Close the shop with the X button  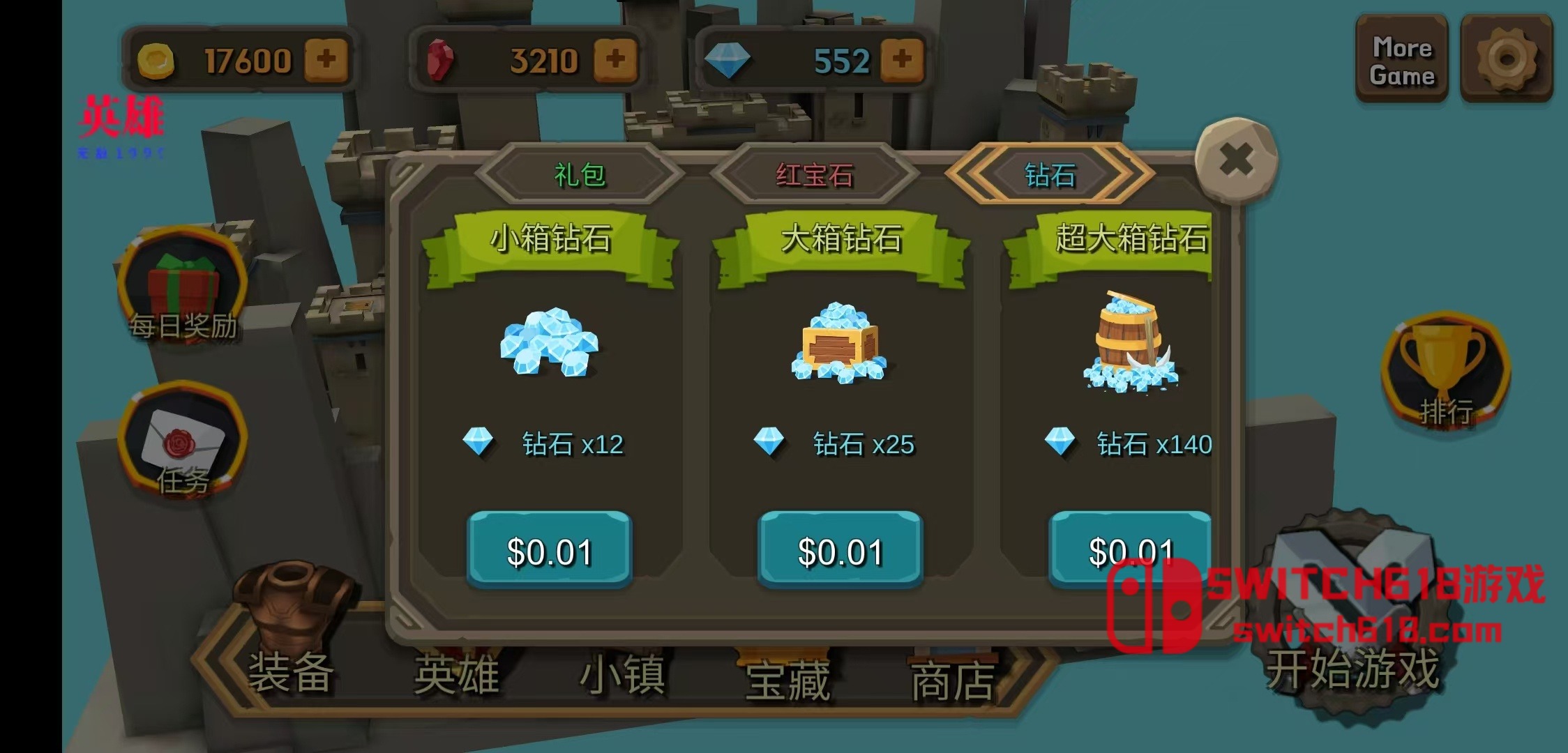(x=1237, y=159)
